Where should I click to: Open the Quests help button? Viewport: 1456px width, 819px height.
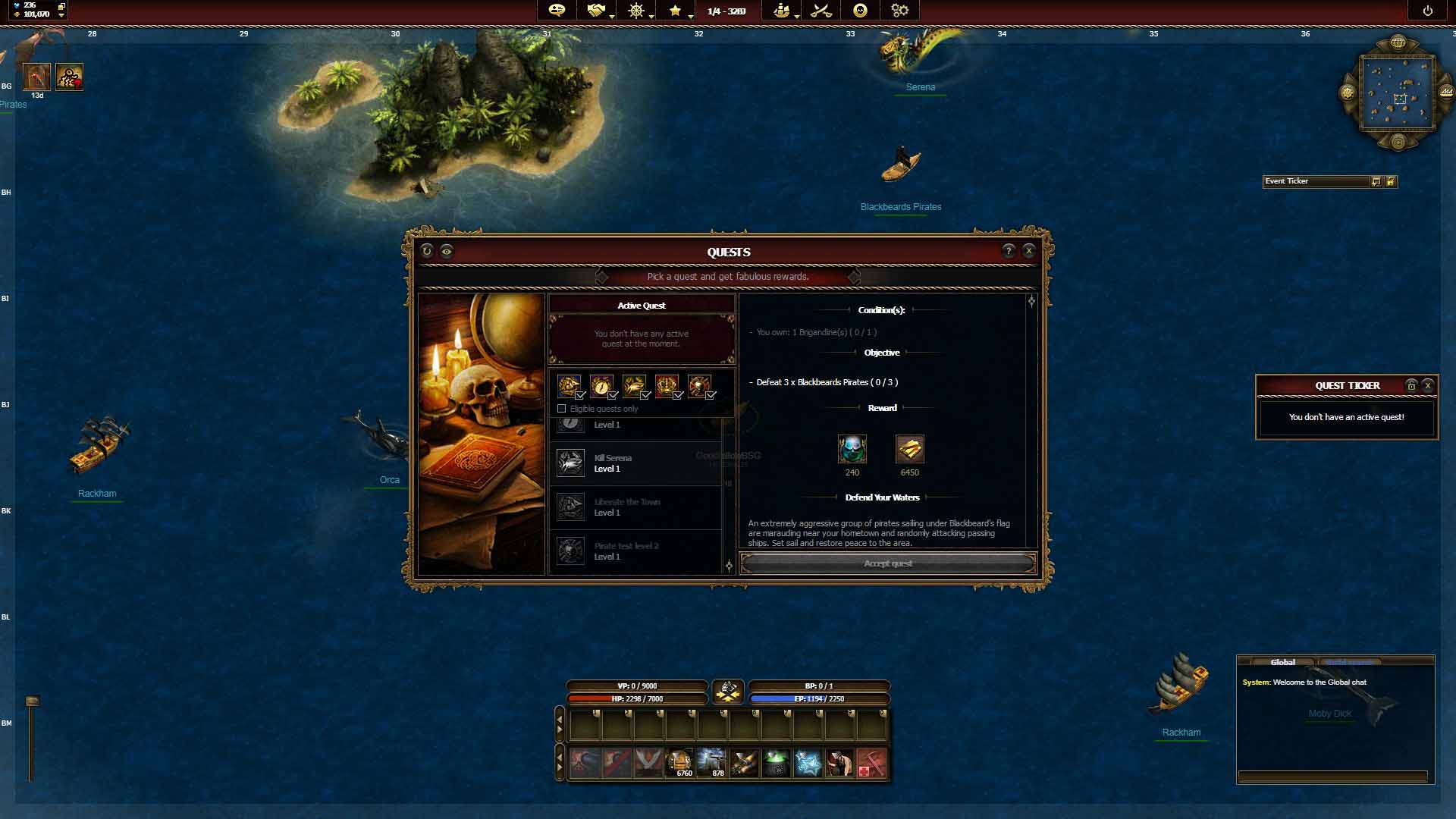(1008, 251)
